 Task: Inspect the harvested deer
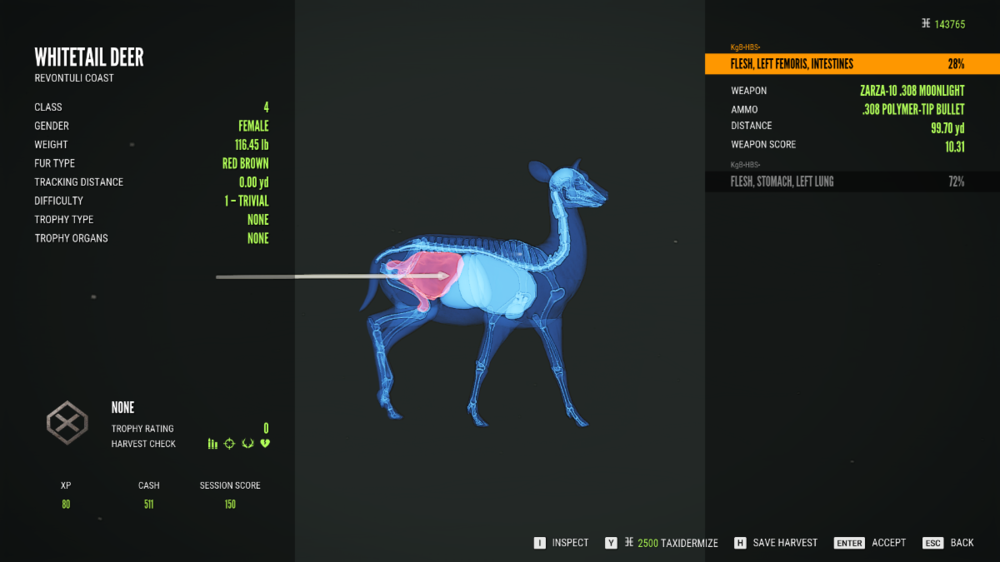562,543
